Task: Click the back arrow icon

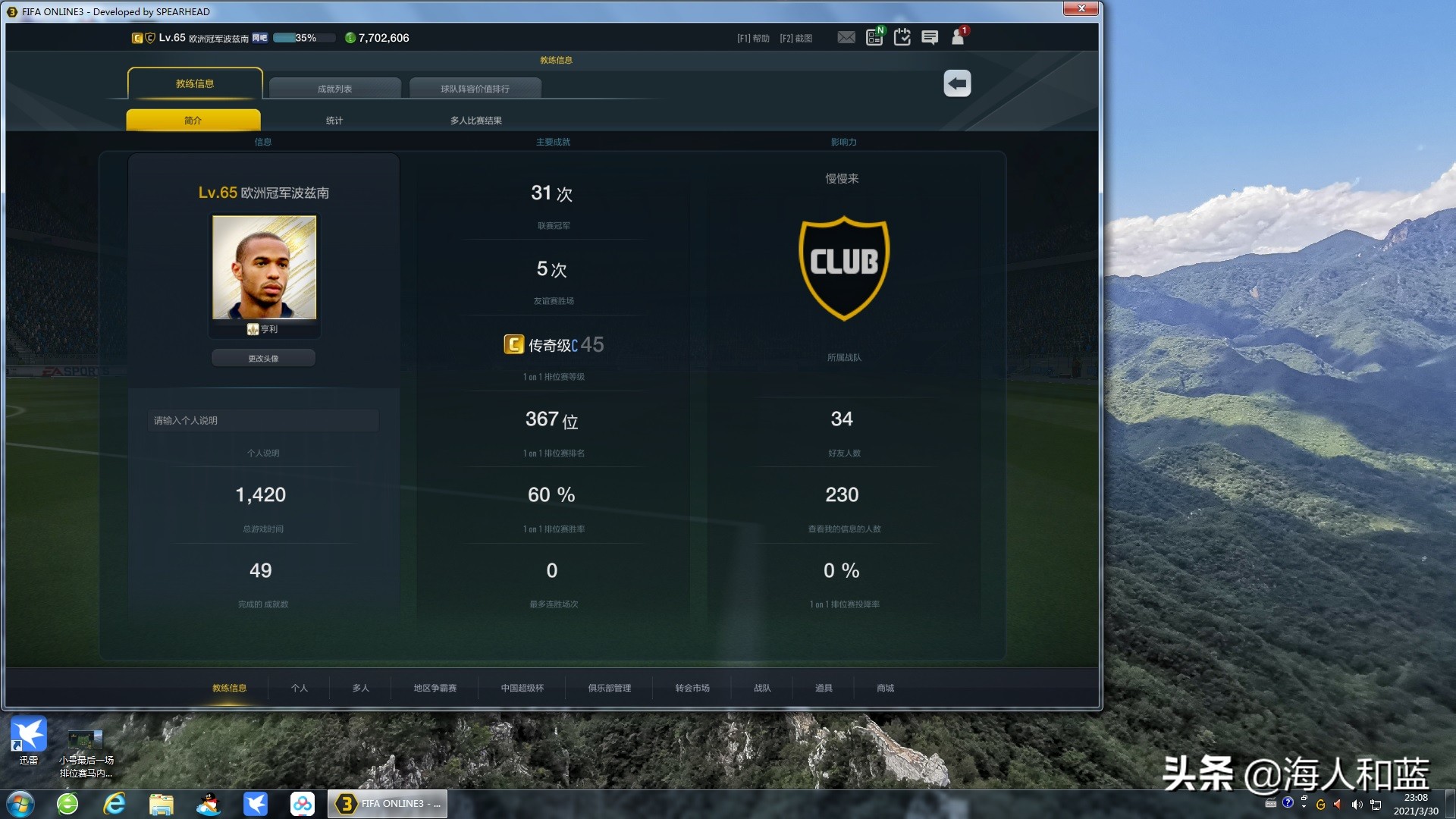Action: [x=956, y=83]
